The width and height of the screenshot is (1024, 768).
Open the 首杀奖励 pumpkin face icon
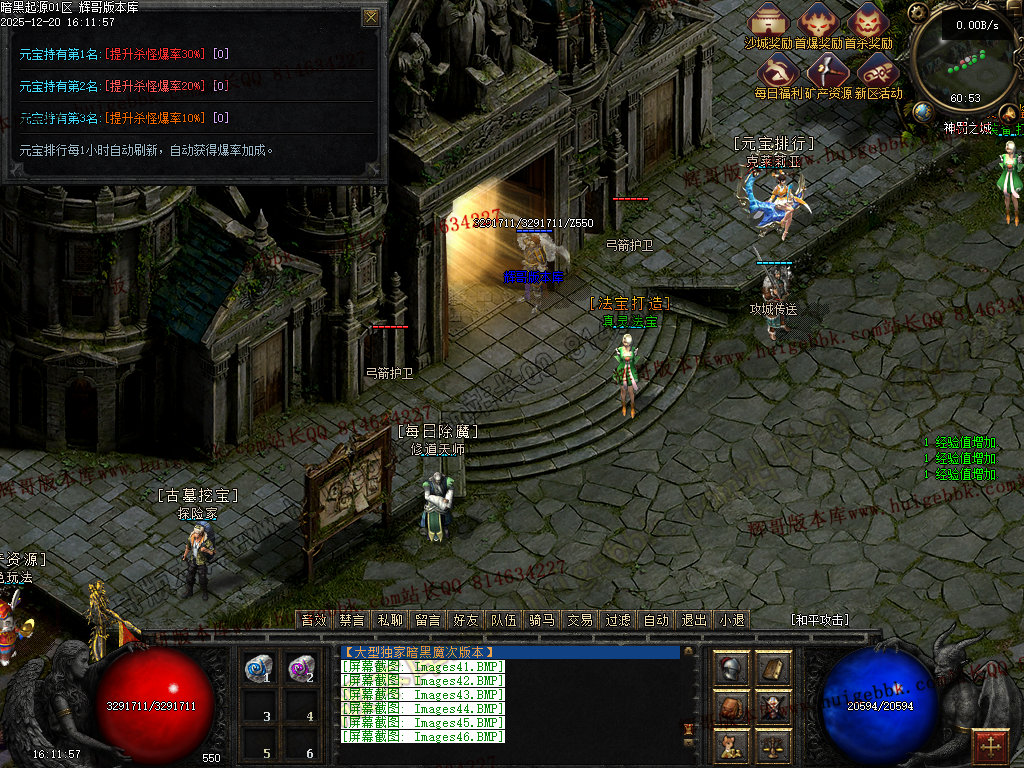(868, 21)
